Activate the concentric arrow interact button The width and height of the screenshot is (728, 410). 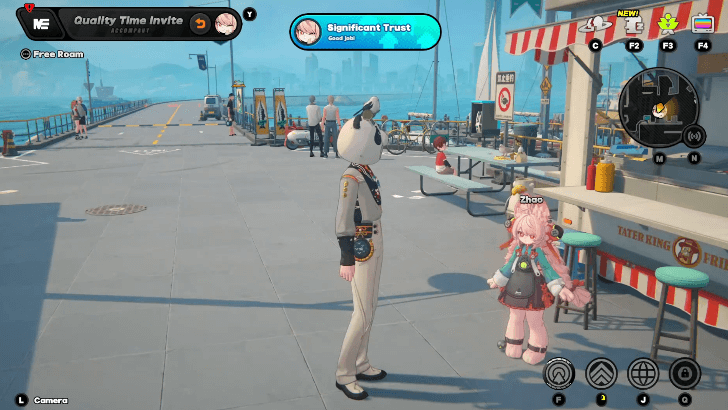pos(559,373)
